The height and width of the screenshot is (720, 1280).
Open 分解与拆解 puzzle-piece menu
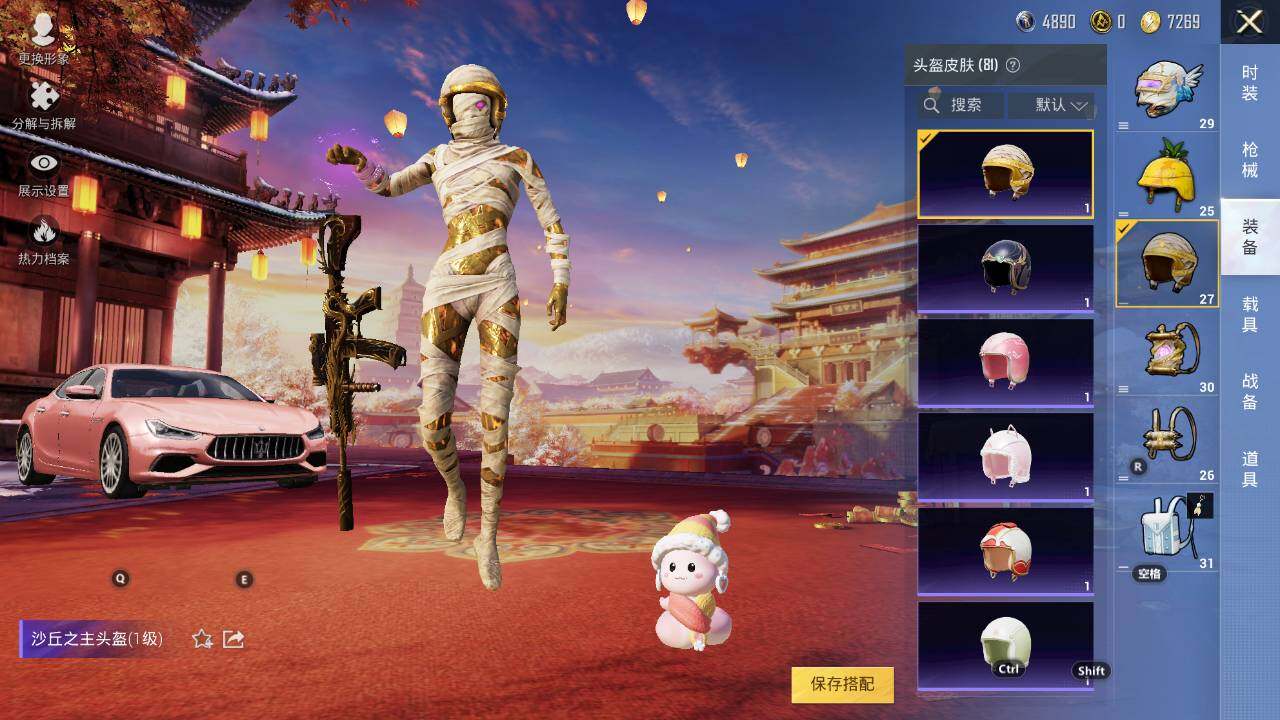tap(44, 105)
